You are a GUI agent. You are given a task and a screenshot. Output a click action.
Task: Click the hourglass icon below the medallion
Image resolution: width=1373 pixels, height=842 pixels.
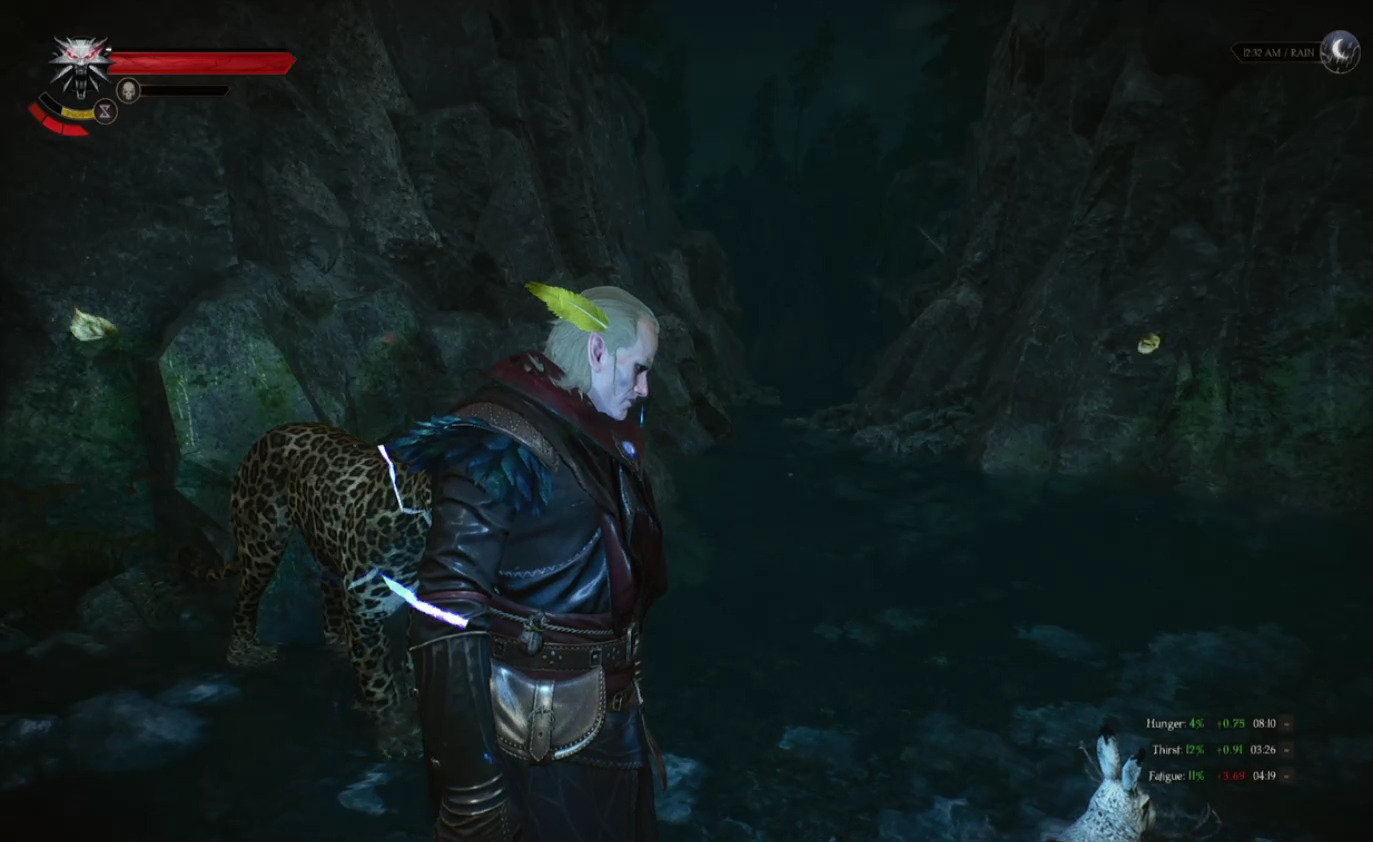coord(105,111)
